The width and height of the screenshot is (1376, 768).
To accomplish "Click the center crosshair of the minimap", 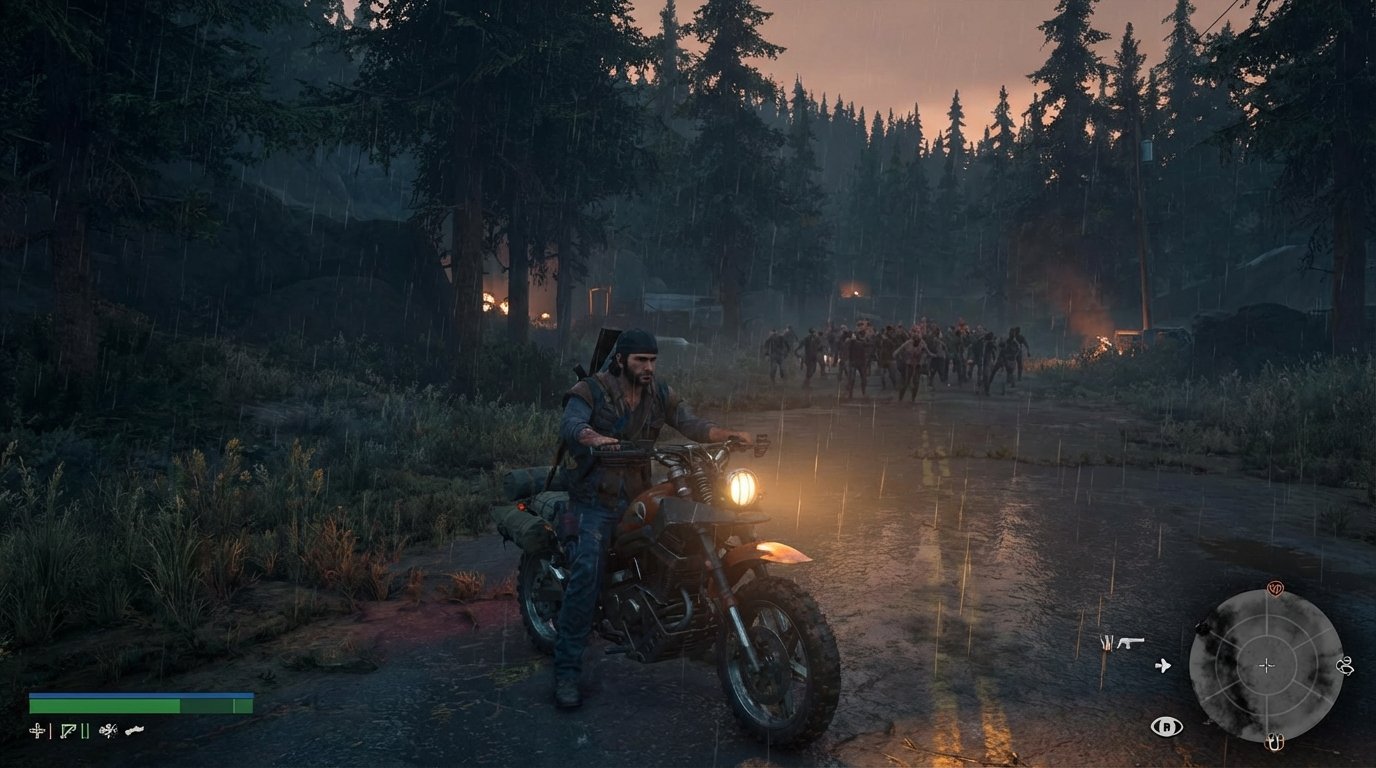I will (x=1266, y=665).
